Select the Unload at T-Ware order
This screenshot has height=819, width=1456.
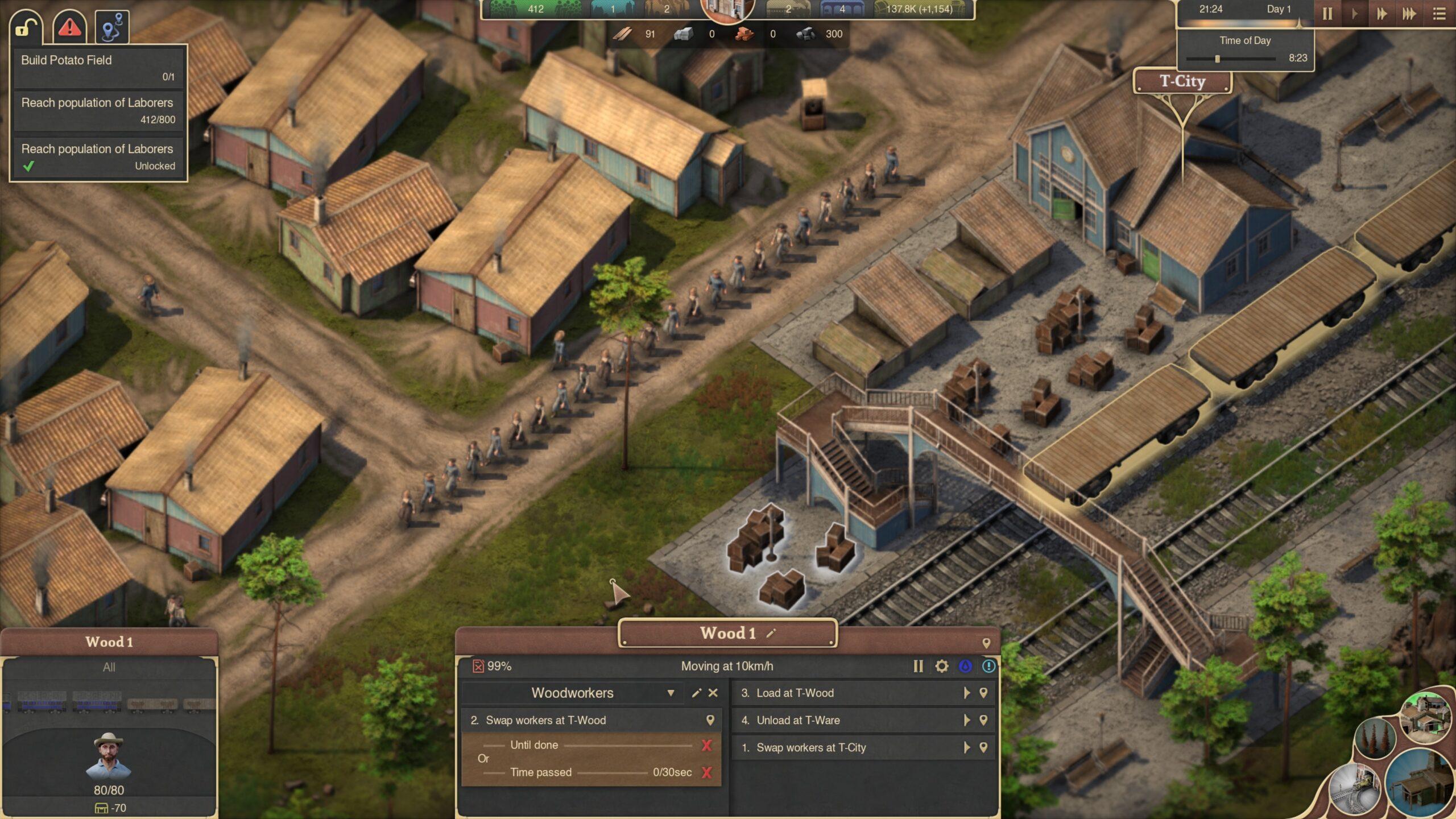[847, 720]
